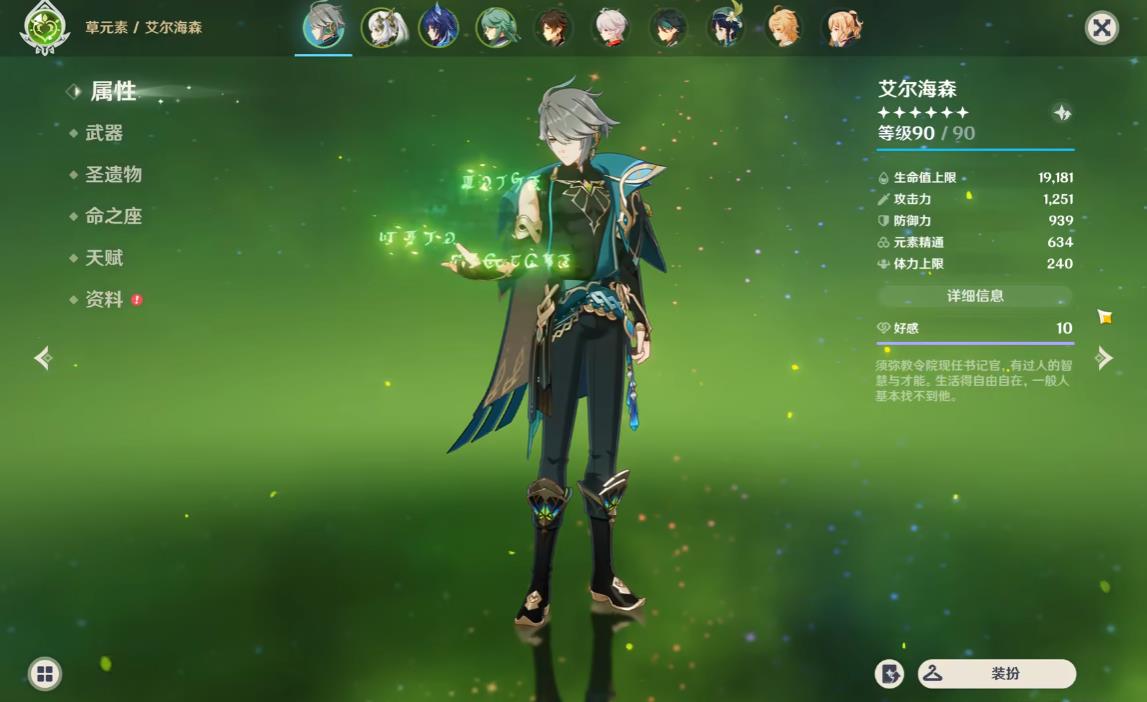Show the 命之座 constellation page
Screen dimensions: 1147x702
[x=113, y=216]
